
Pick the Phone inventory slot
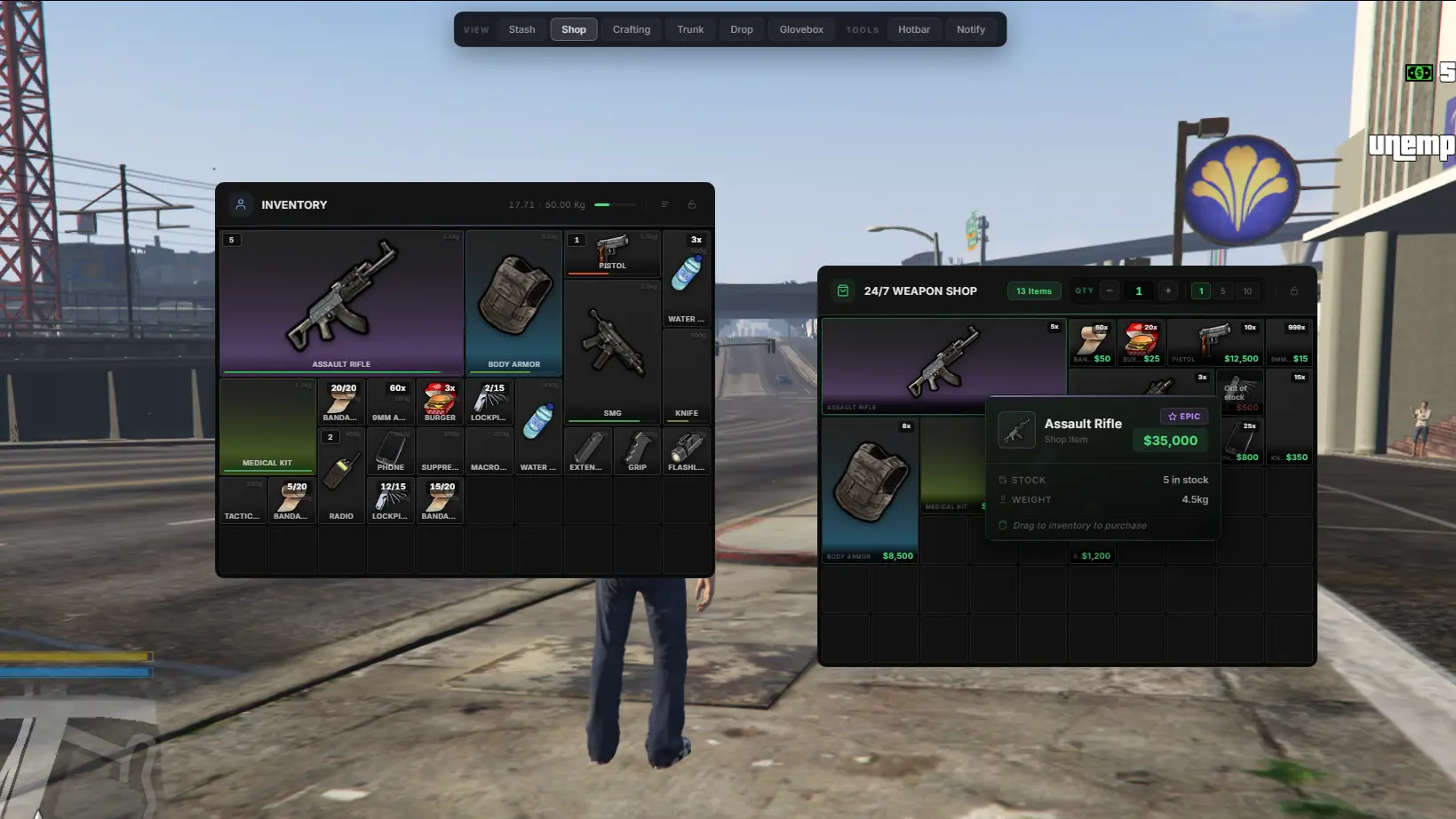tap(390, 451)
